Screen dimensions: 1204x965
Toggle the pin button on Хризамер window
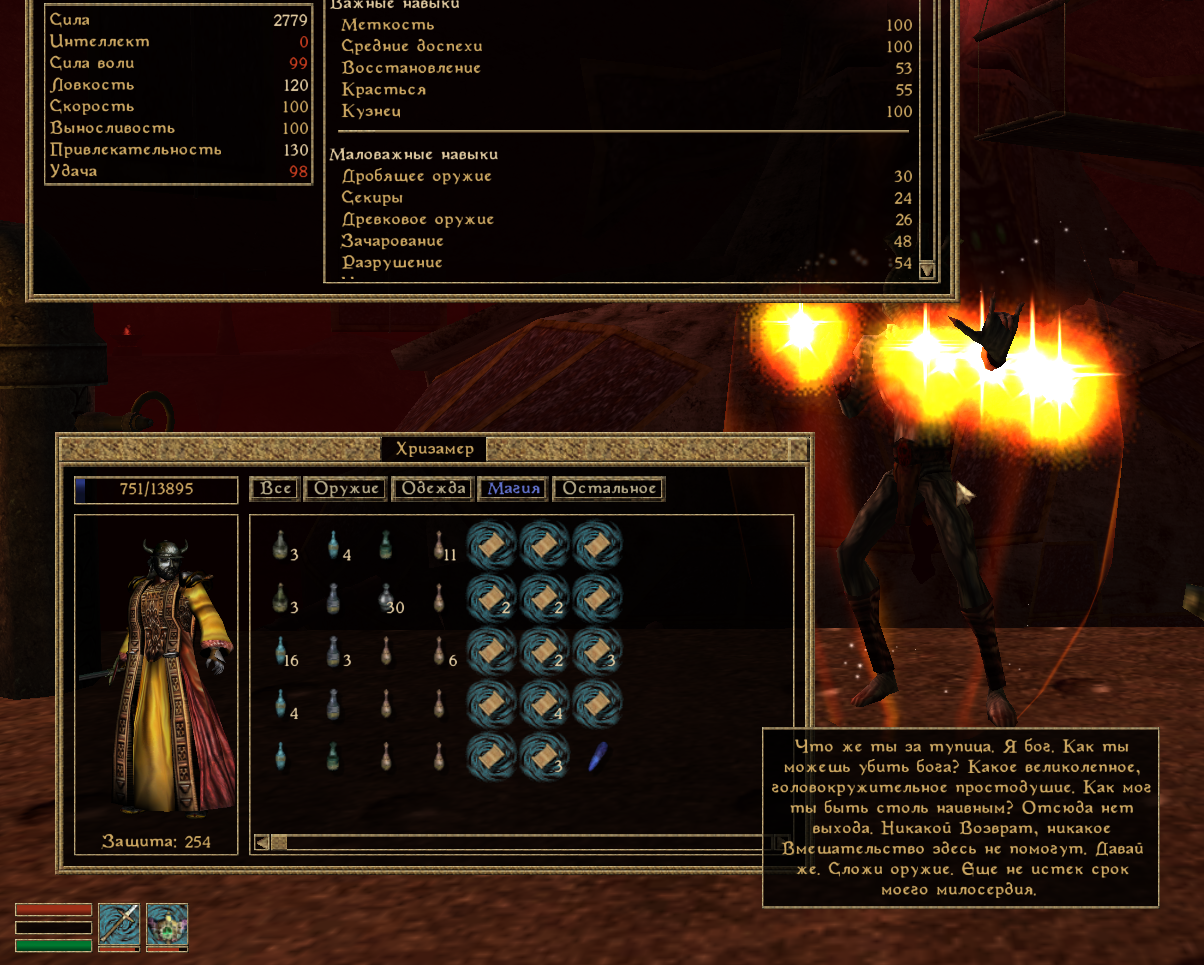pos(798,447)
